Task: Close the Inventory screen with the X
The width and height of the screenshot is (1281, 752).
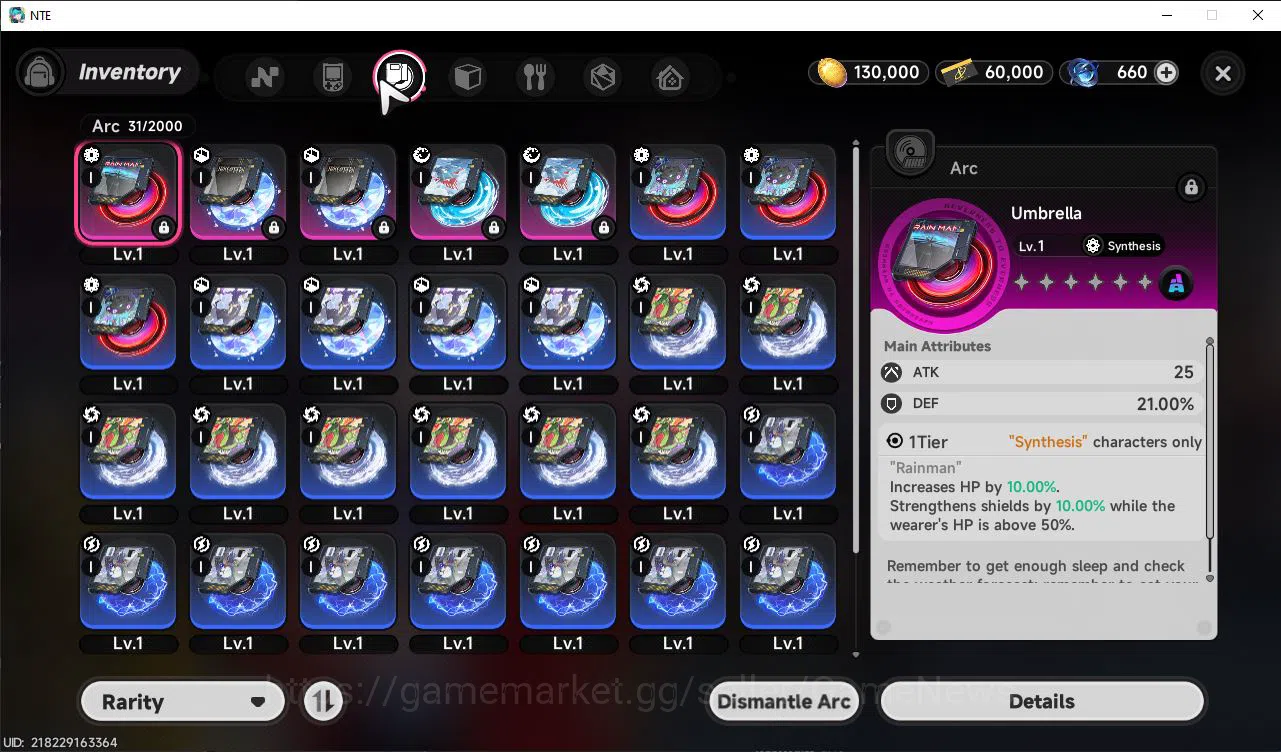Action: [1222, 74]
